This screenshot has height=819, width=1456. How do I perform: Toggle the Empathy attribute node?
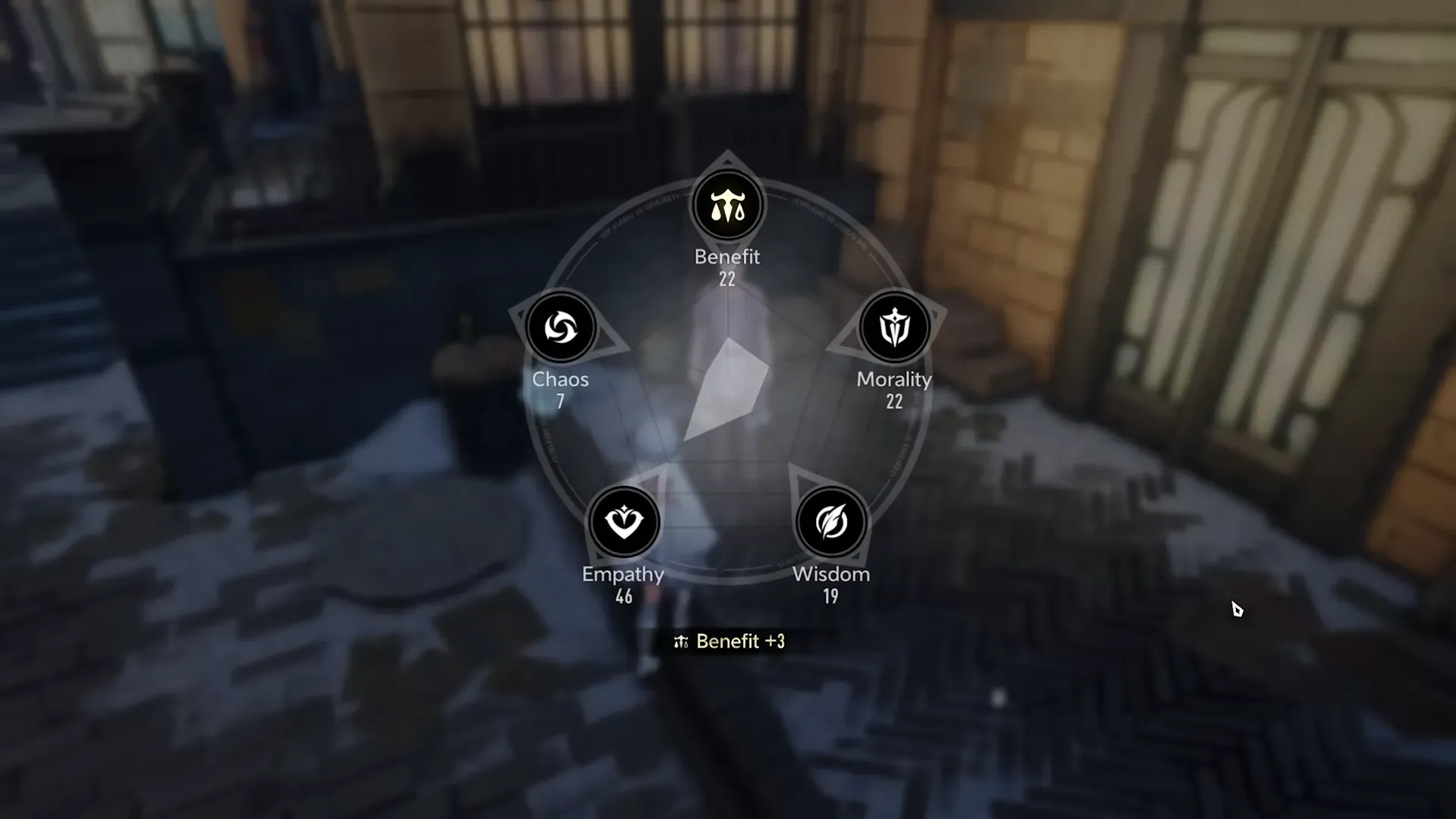623,520
